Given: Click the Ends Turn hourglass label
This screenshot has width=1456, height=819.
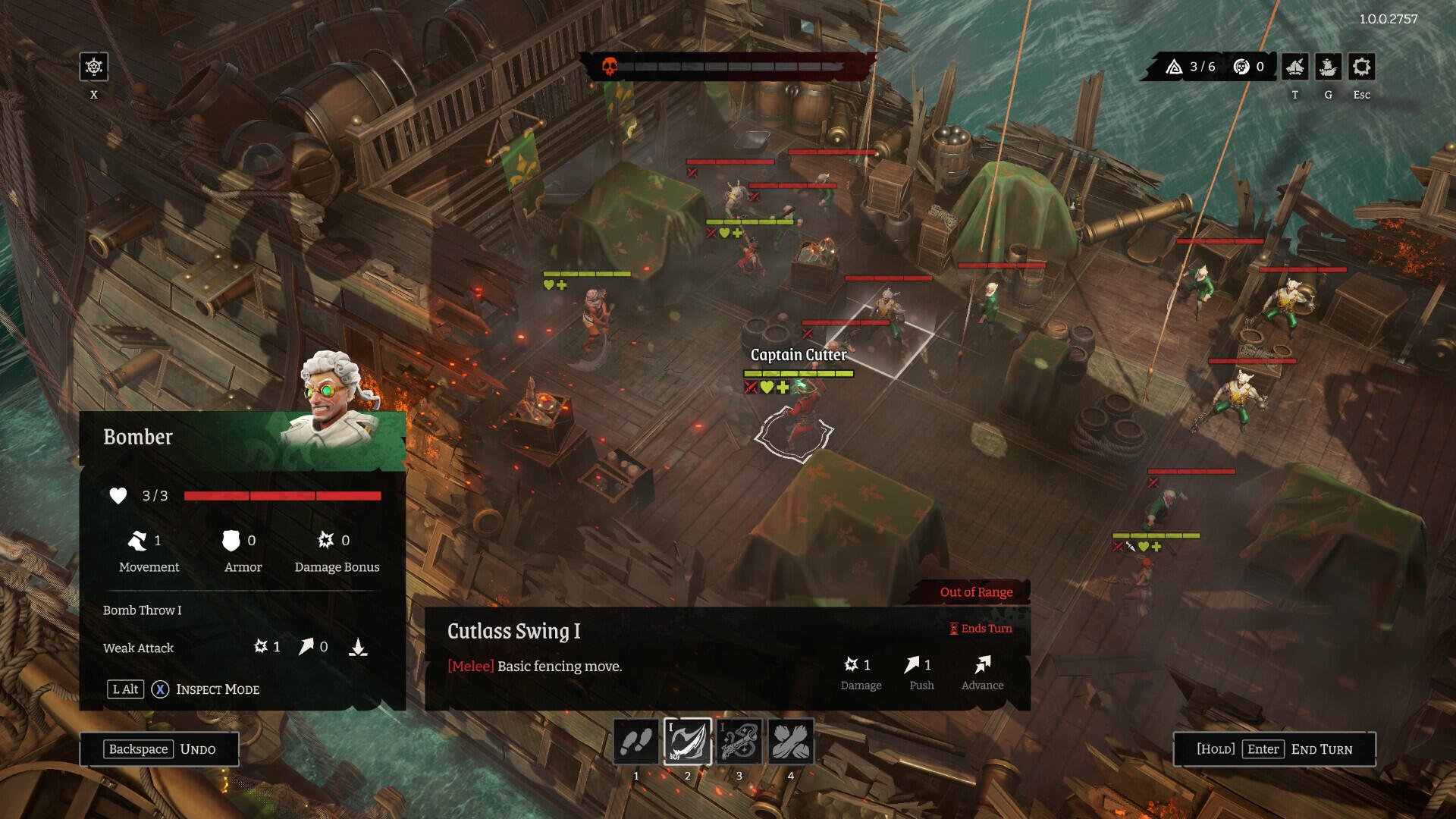Looking at the screenshot, I should (x=980, y=629).
